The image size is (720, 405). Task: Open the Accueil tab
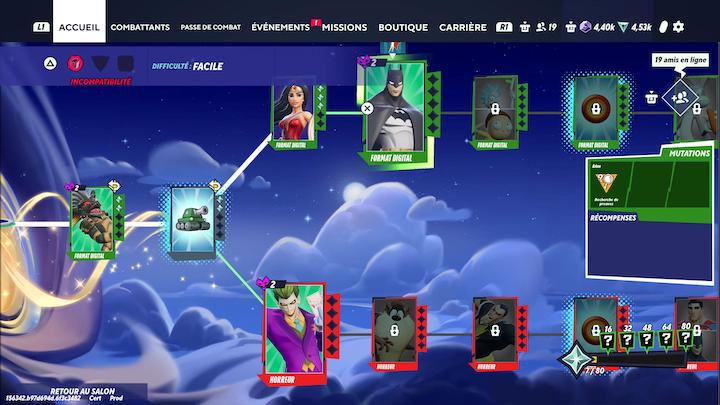pyautogui.click(x=78, y=27)
